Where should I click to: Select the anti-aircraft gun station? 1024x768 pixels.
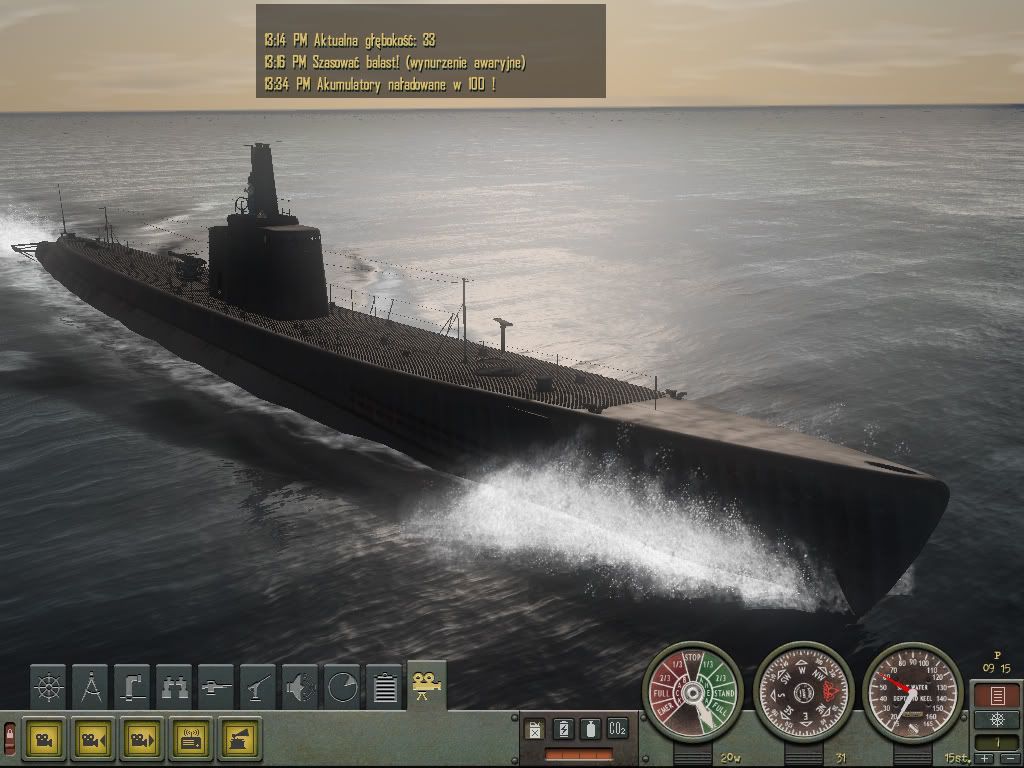(258, 686)
